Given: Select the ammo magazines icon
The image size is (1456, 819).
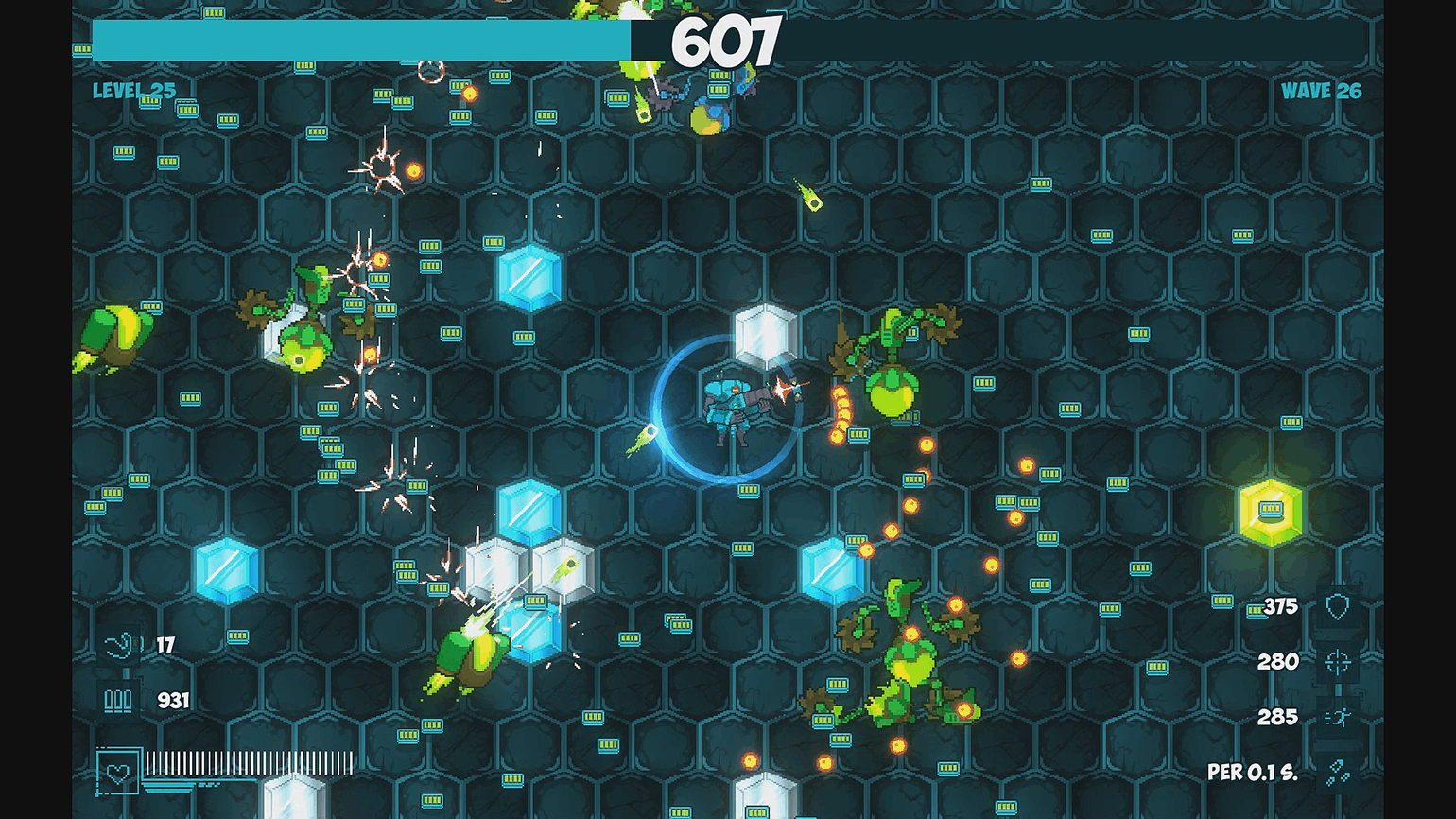Looking at the screenshot, I should pos(118,701).
